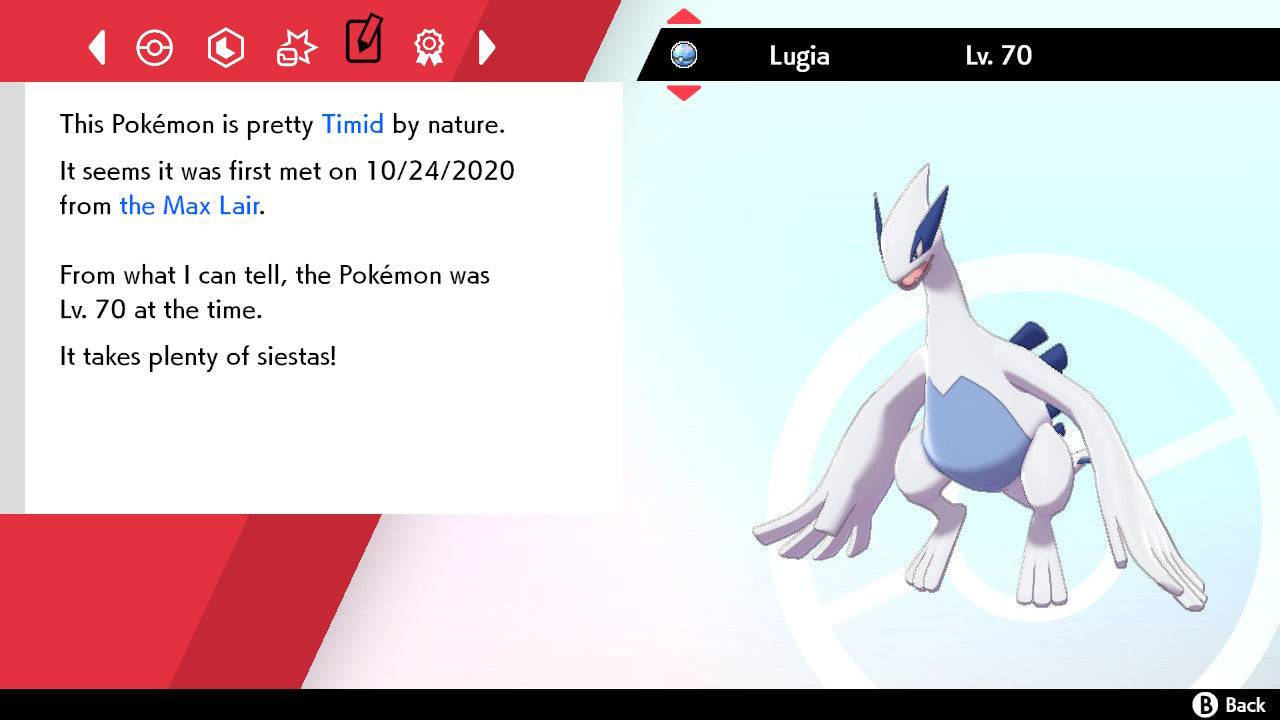Open the stats hexagon icon

pos(226,47)
